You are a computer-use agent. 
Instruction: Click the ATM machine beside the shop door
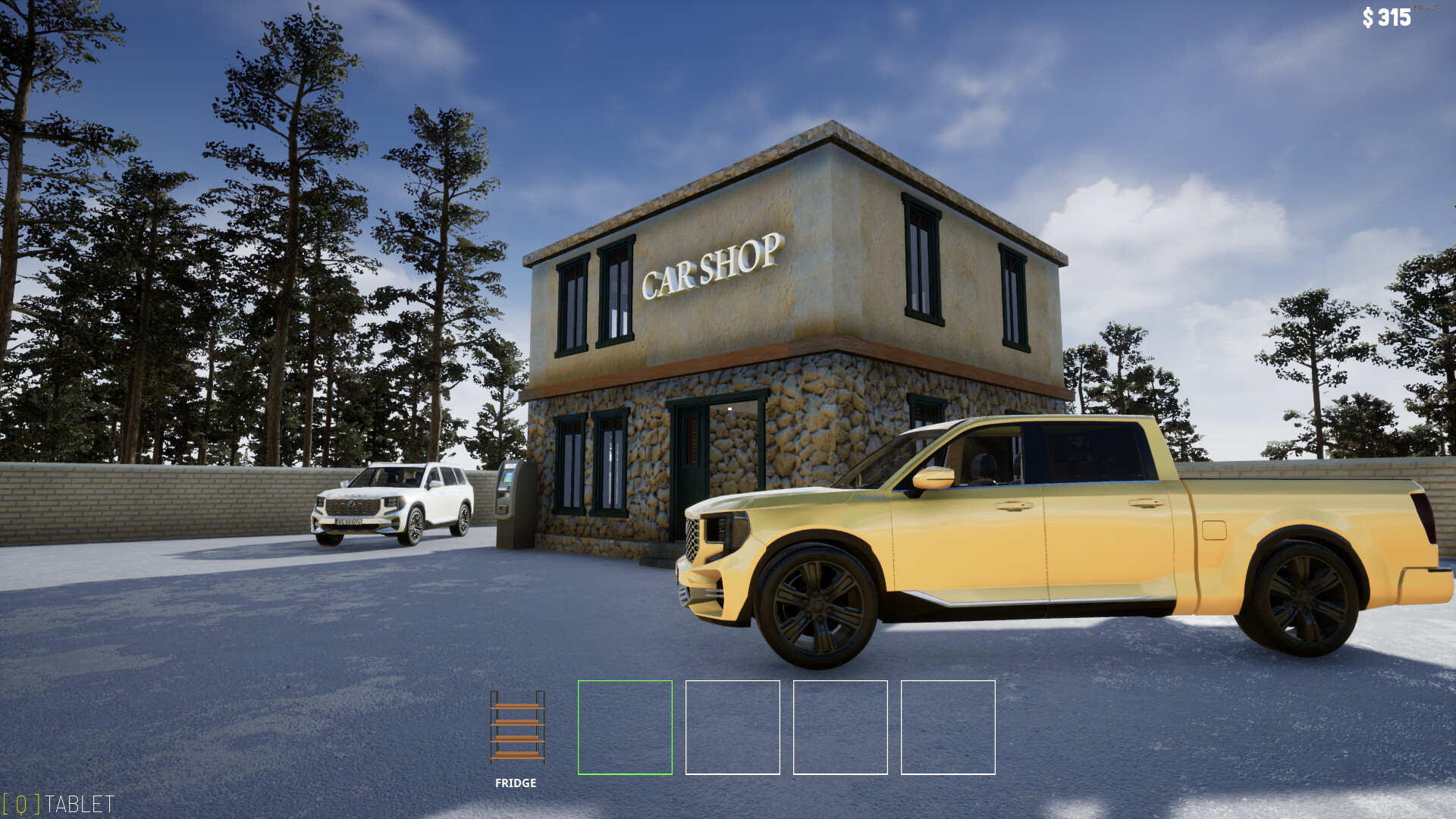coord(510,500)
